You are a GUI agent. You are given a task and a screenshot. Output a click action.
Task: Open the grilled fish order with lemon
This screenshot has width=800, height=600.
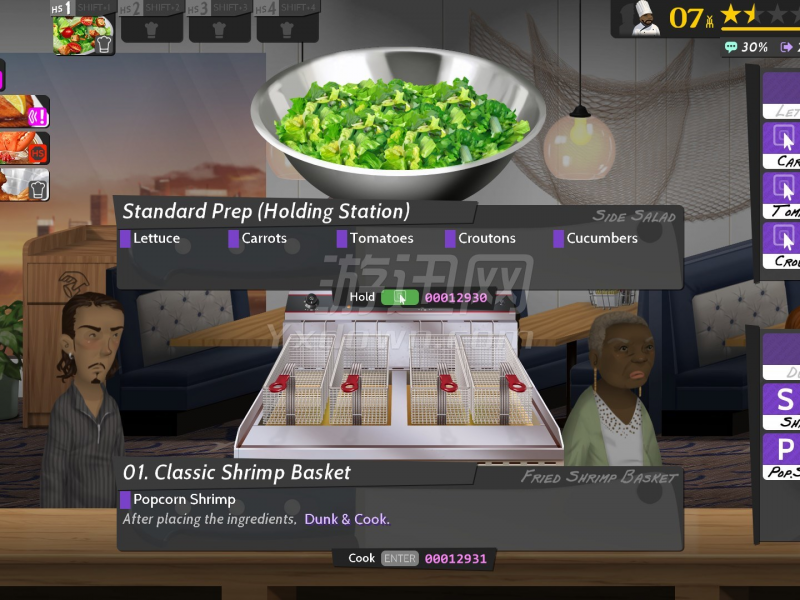coord(24,112)
